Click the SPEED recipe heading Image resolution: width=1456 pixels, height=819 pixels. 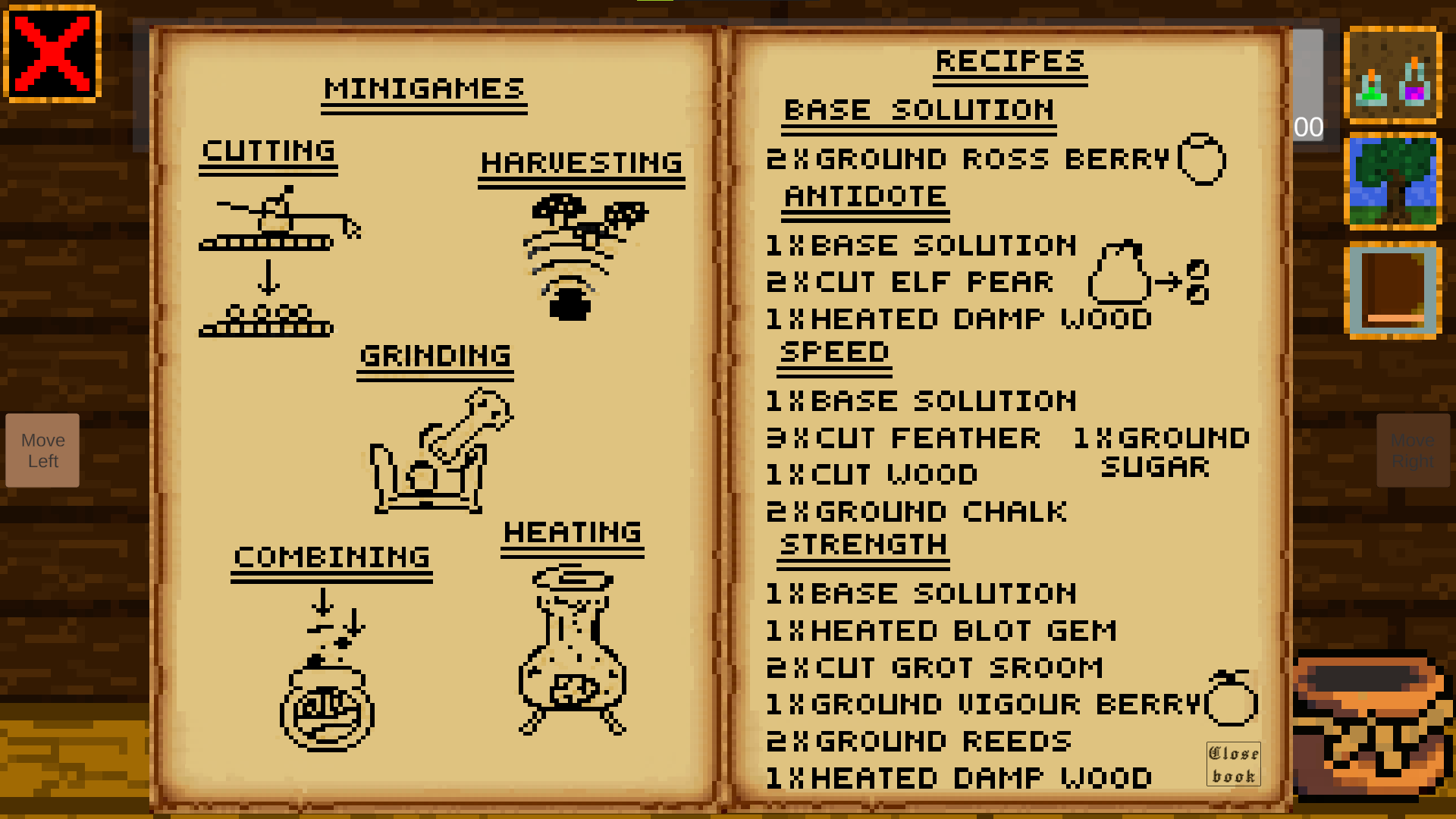coord(833,351)
